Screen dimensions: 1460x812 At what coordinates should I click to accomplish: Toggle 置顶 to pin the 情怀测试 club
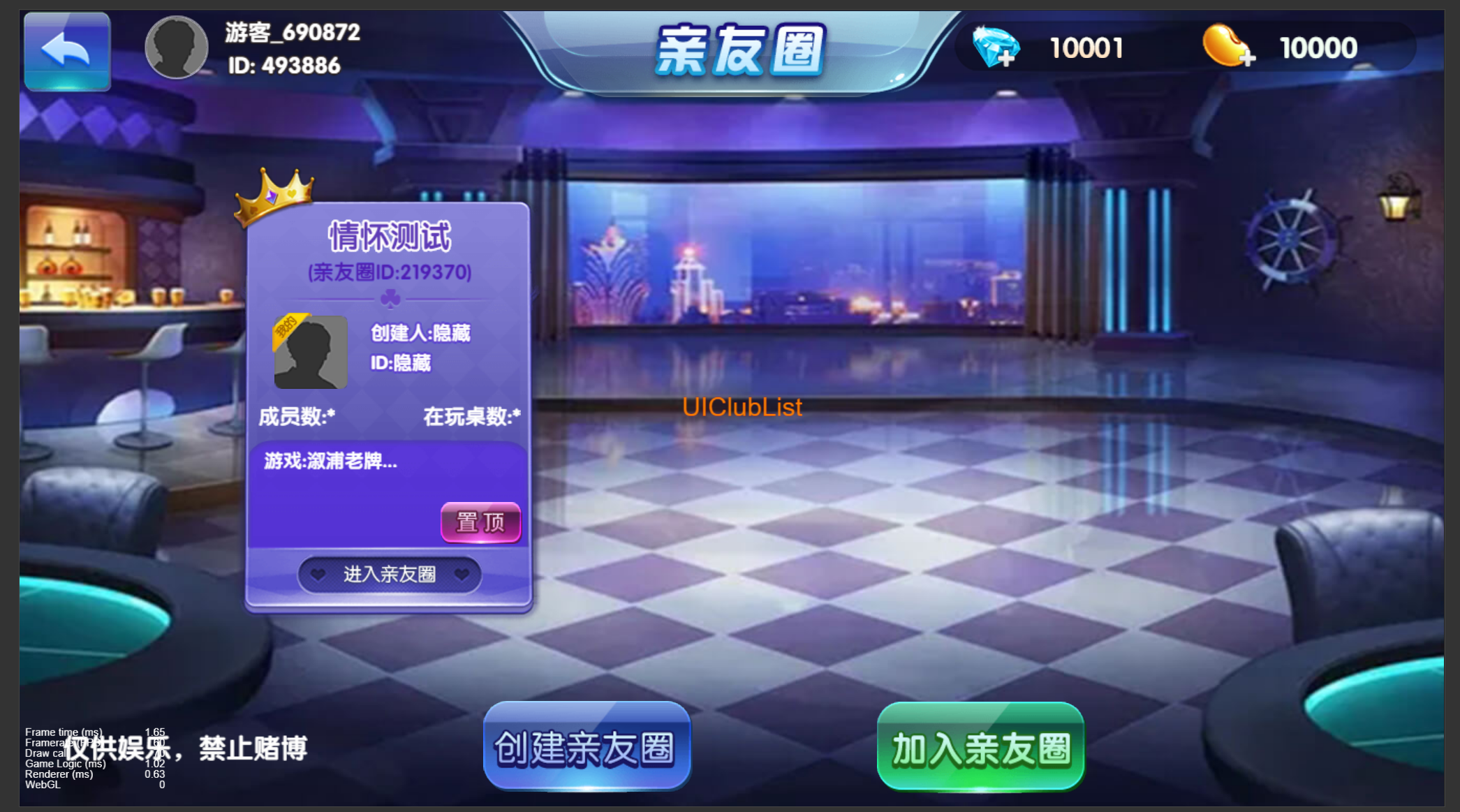[480, 522]
